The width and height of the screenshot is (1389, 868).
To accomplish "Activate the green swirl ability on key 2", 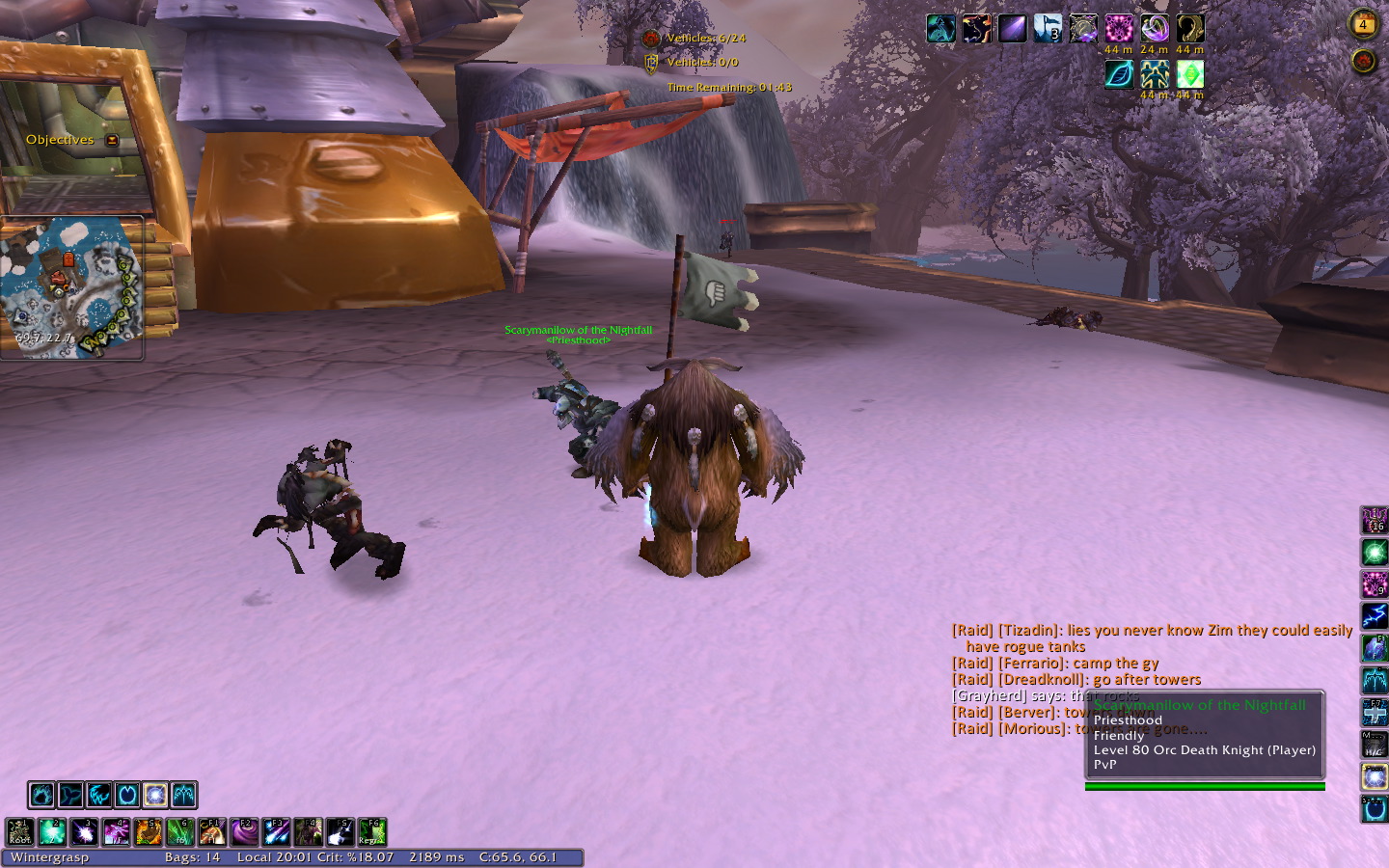I will coord(52,831).
